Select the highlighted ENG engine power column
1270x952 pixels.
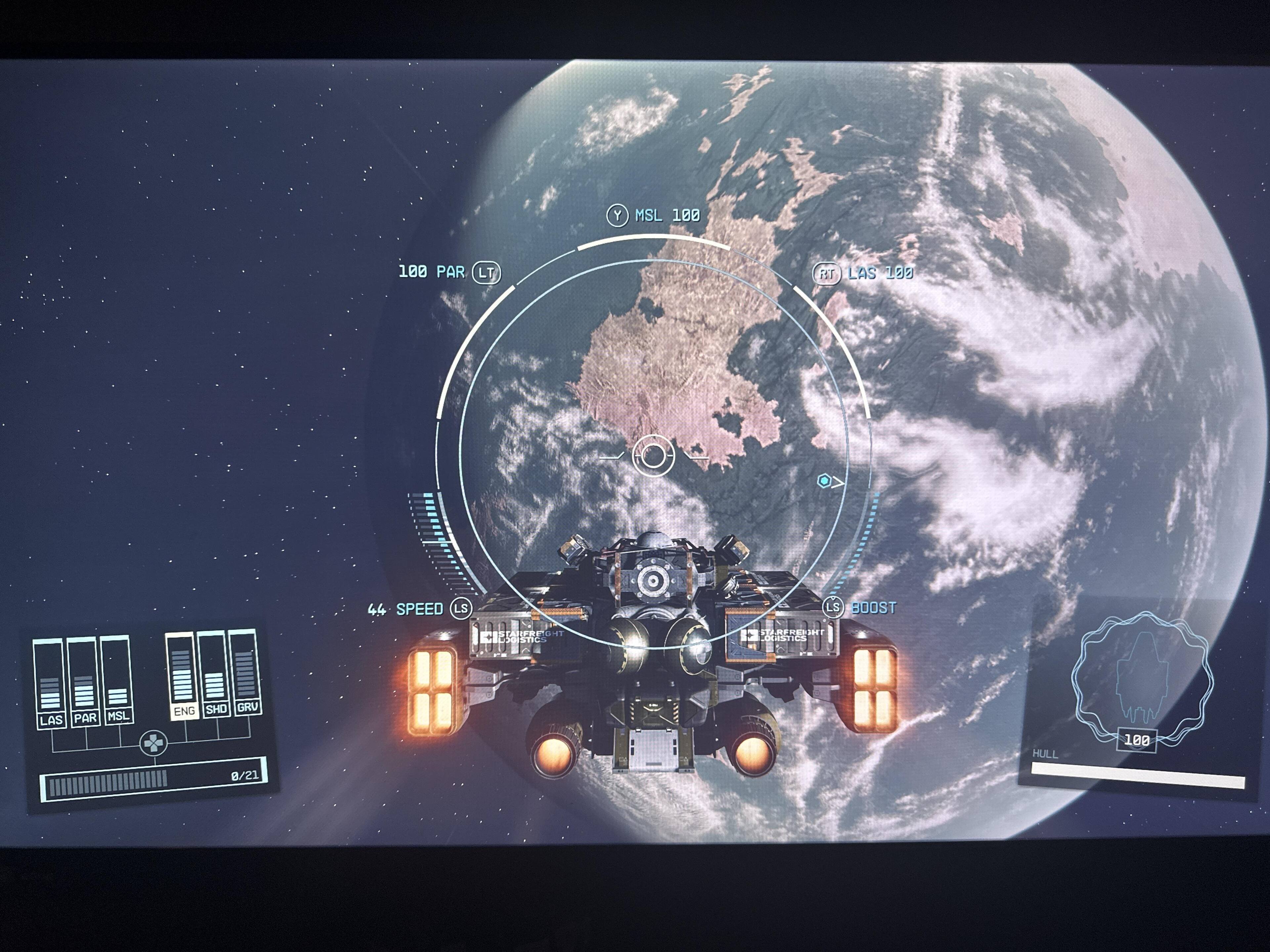pyautogui.click(x=182, y=676)
